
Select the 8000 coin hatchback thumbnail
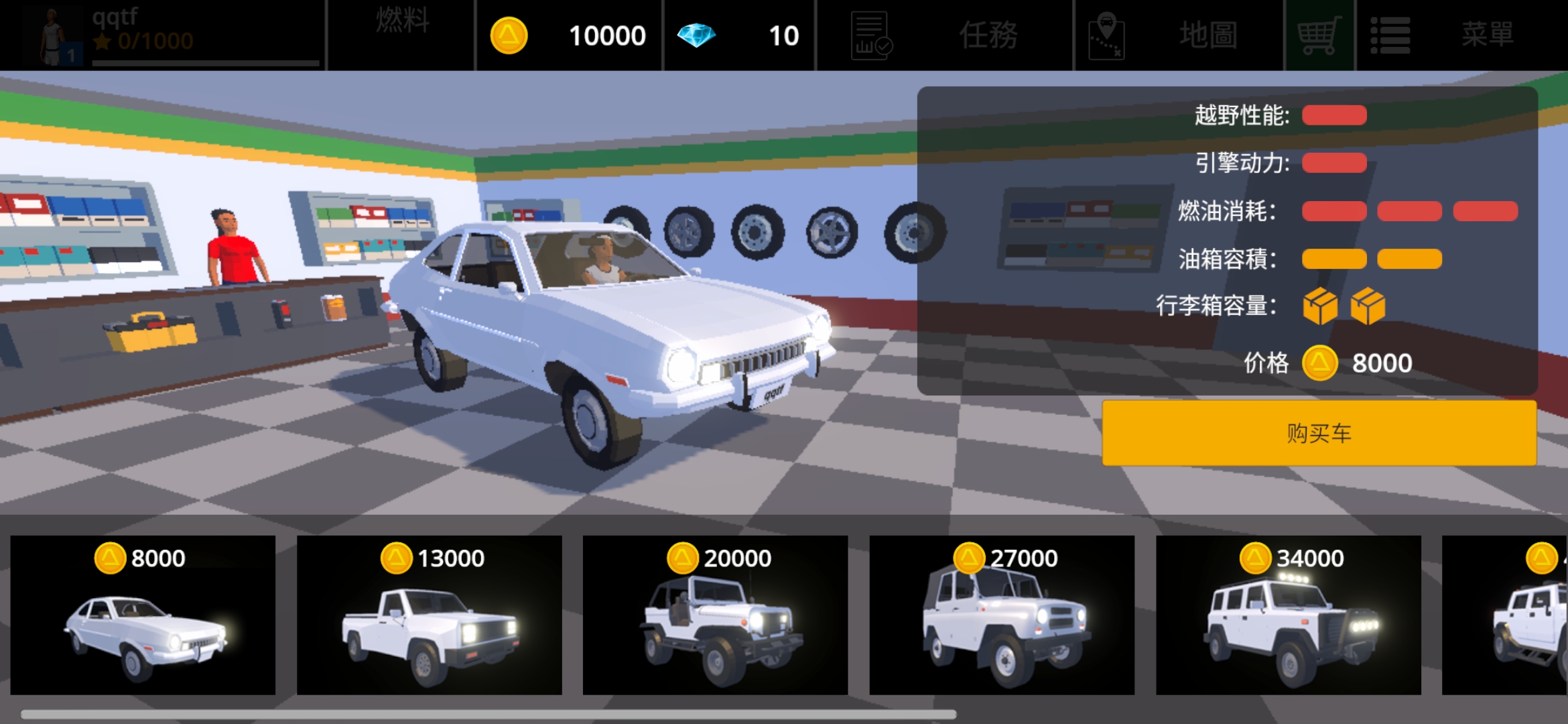pyautogui.click(x=143, y=615)
